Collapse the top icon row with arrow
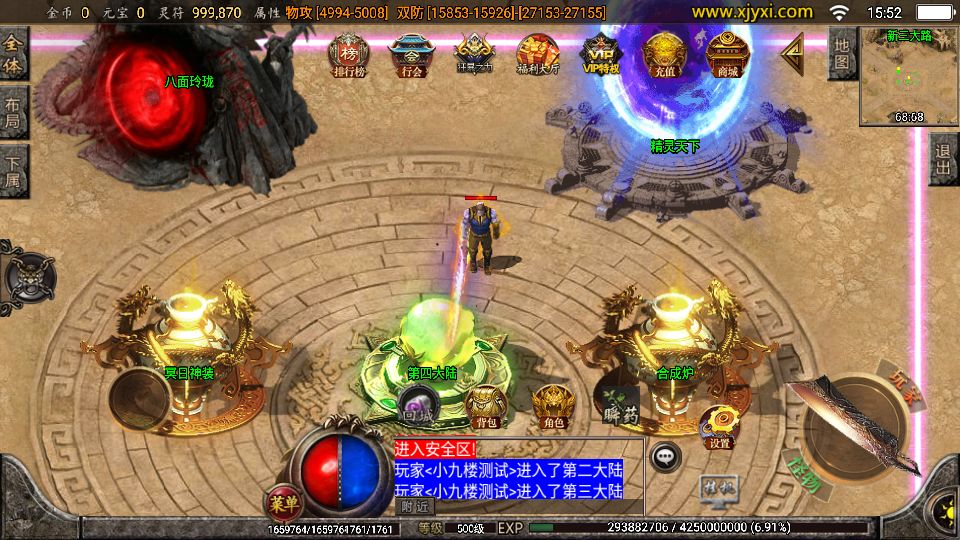 point(792,53)
